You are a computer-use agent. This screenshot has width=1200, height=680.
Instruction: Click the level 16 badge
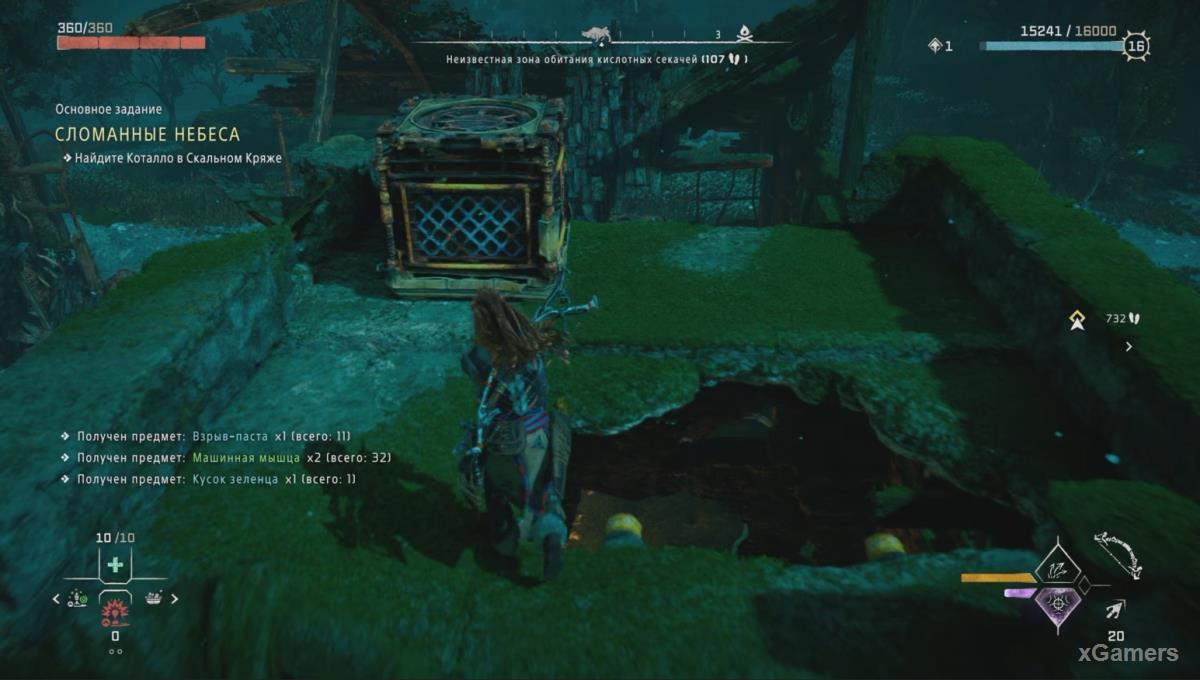coord(1135,46)
